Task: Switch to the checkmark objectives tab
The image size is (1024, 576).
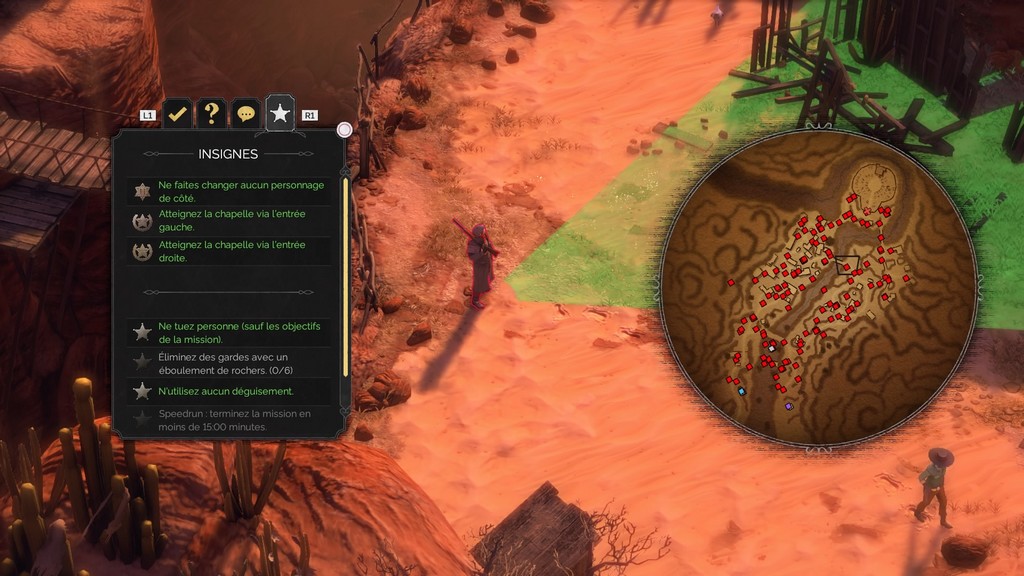Action: [177, 113]
